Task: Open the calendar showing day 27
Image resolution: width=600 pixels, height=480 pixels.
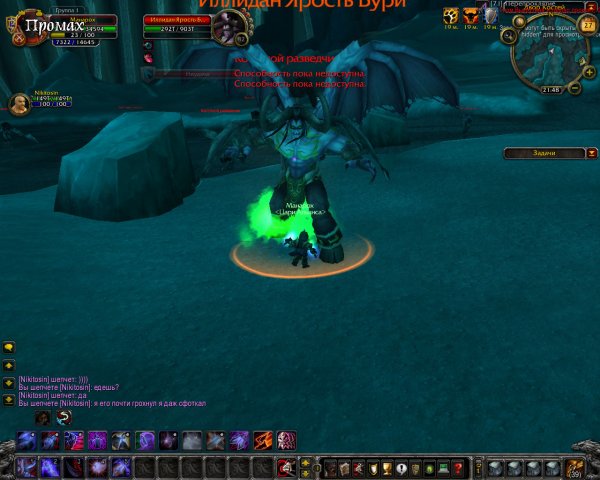Action: click(x=588, y=25)
